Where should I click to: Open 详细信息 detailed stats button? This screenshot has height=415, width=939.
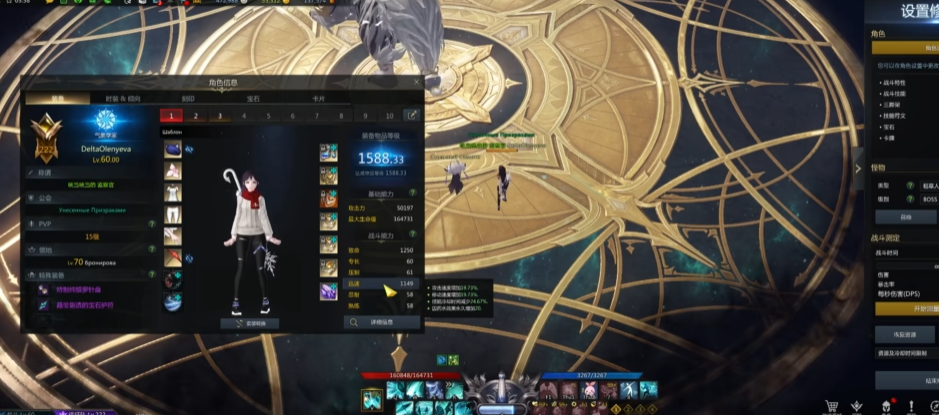381,323
